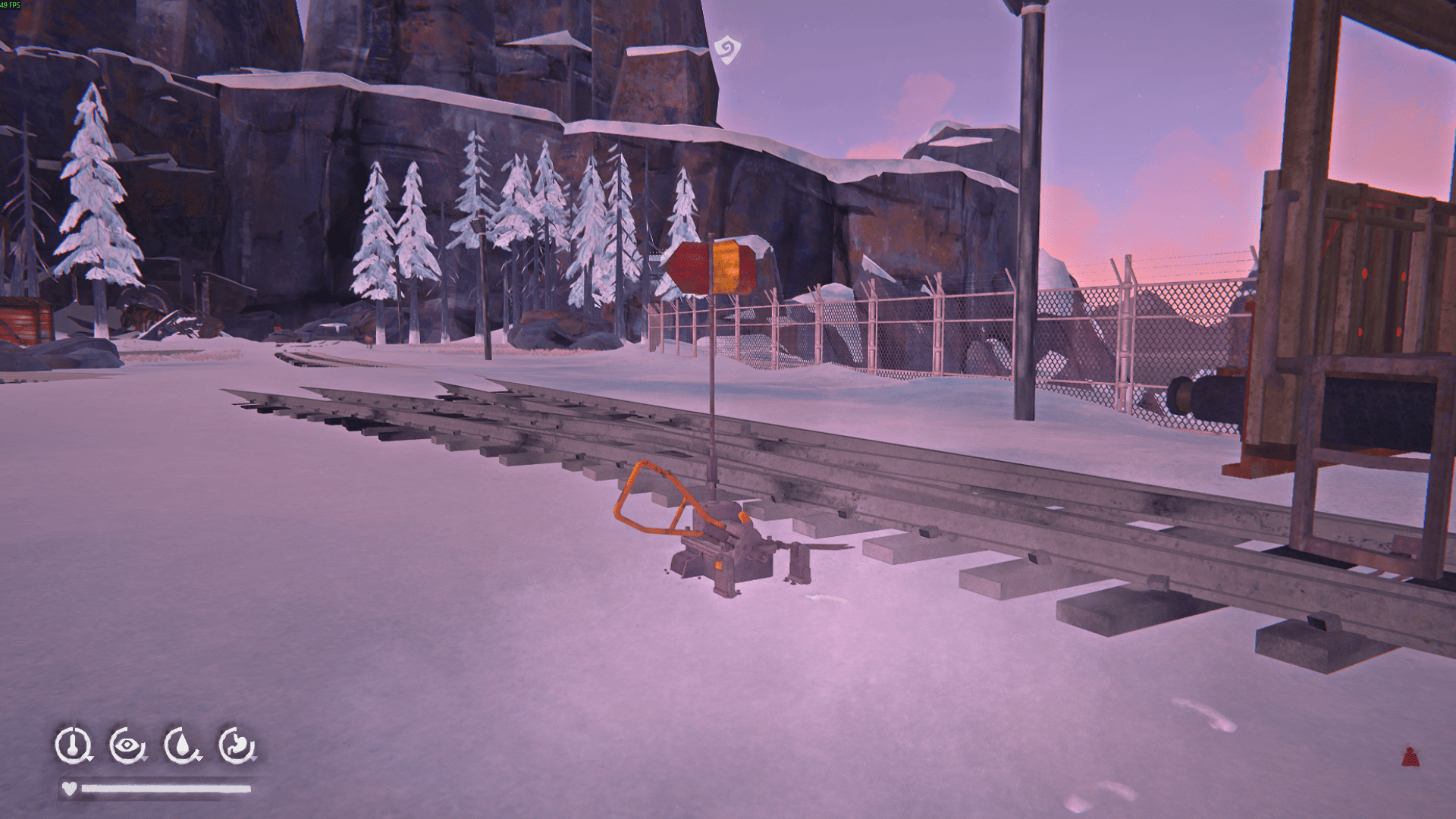Viewport: 1456px width, 819px height.
Task: Select the spiral objective marker
Action: click(x=727, y=50)
